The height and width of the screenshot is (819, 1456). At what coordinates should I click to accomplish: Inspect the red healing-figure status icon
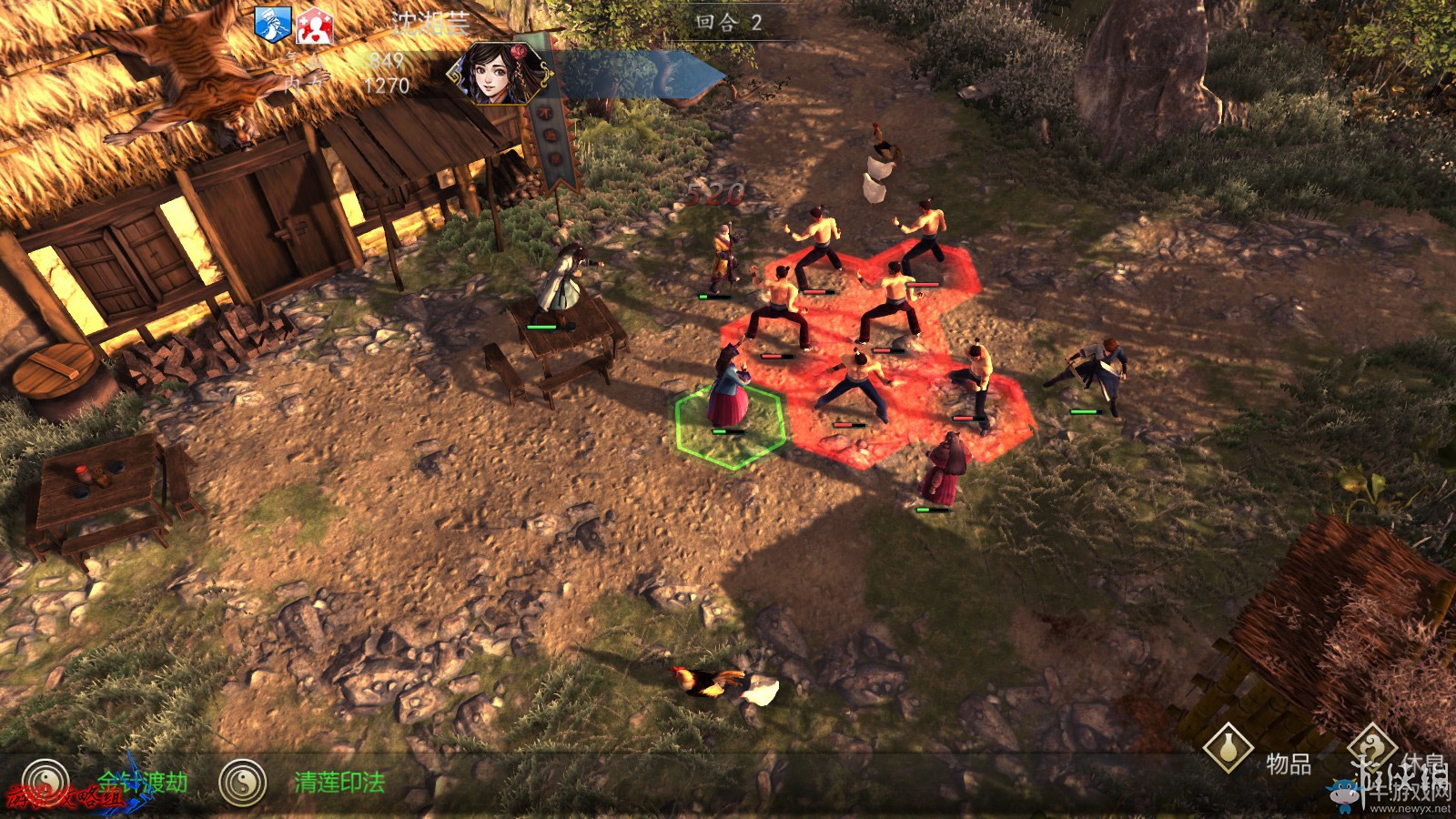coord(314,25)
